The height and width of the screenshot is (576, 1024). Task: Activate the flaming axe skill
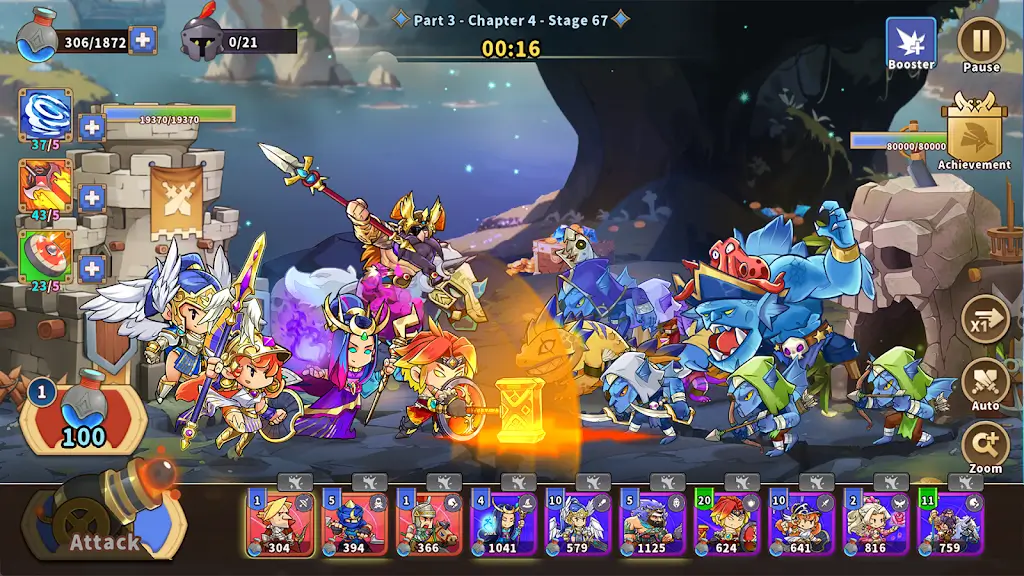pyautogui.click(x=46, y=184)
